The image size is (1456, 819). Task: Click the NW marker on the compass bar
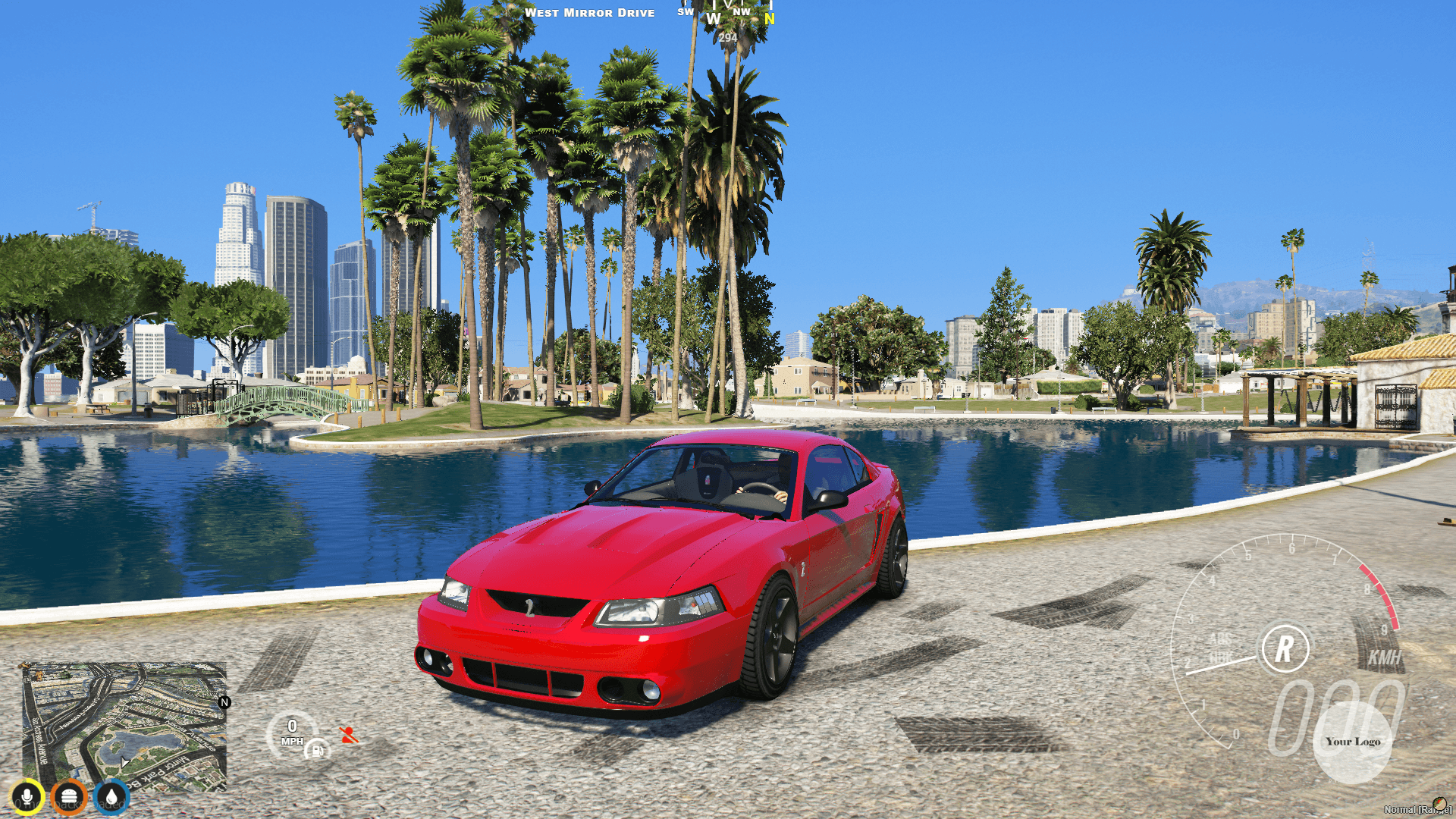742,11
